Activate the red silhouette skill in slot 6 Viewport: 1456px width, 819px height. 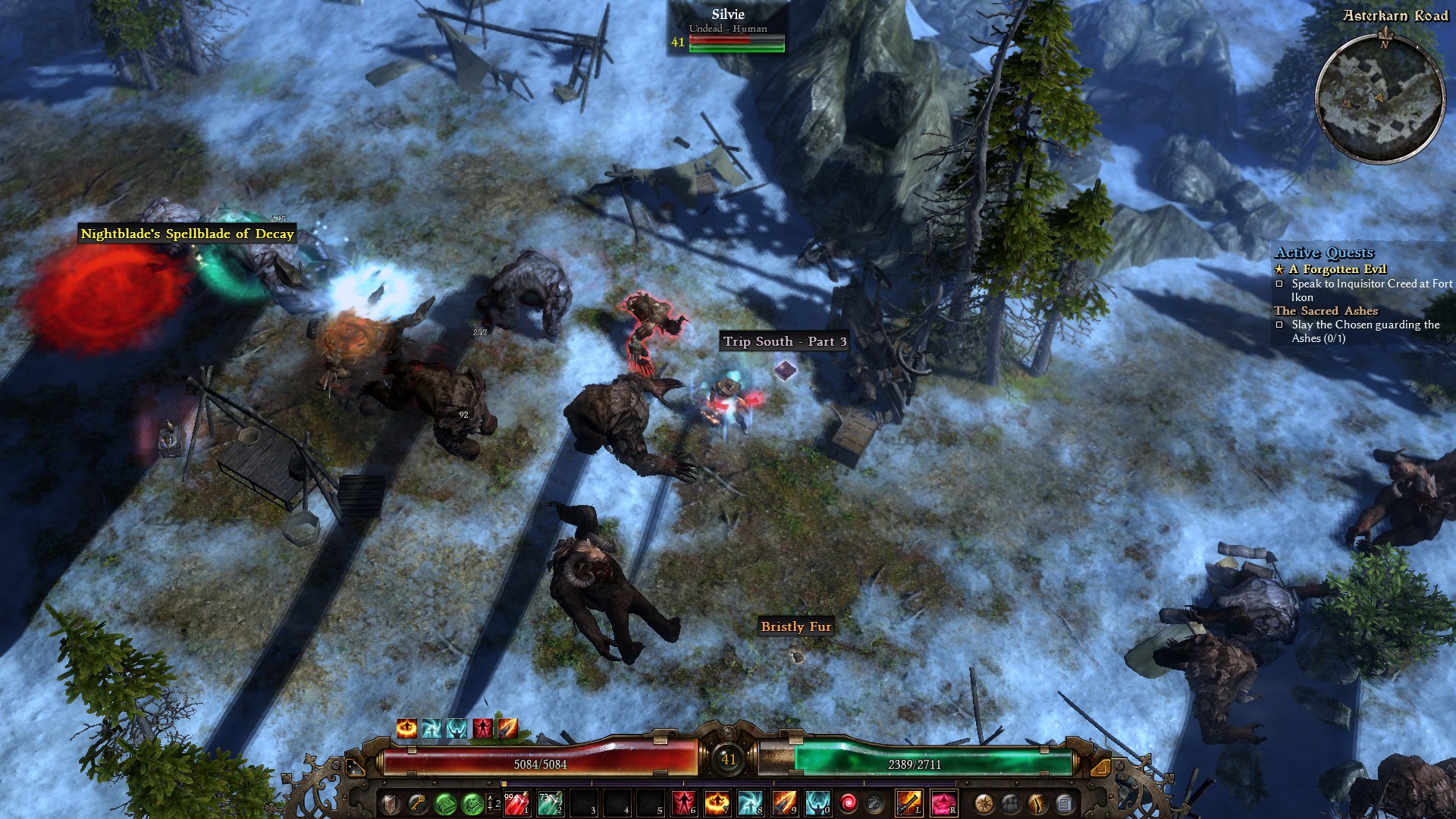pyautogui.click(x=683, y=802)
